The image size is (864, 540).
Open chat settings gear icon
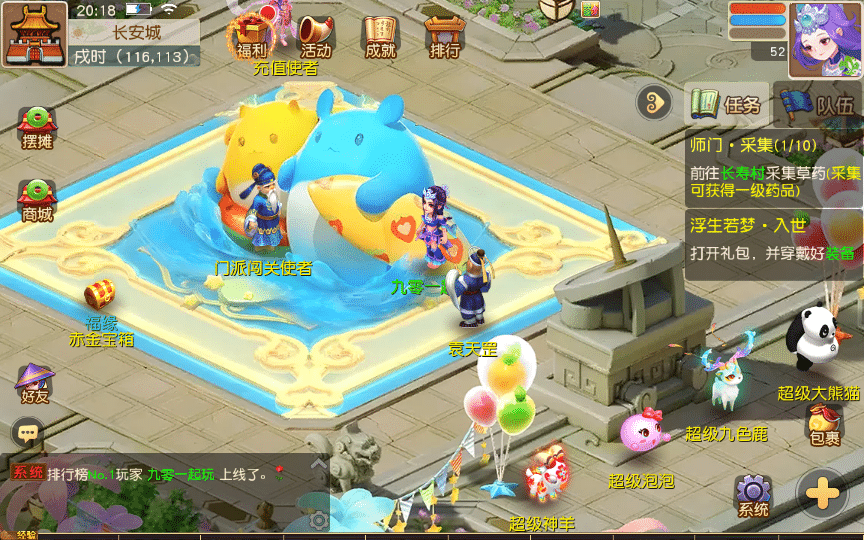tap(318, 520)
